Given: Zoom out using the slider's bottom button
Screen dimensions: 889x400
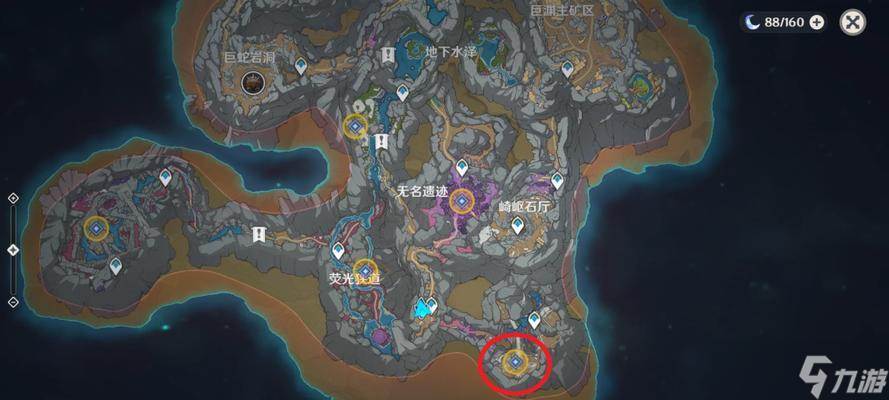Looking at the screenshot, I should 13,301.
